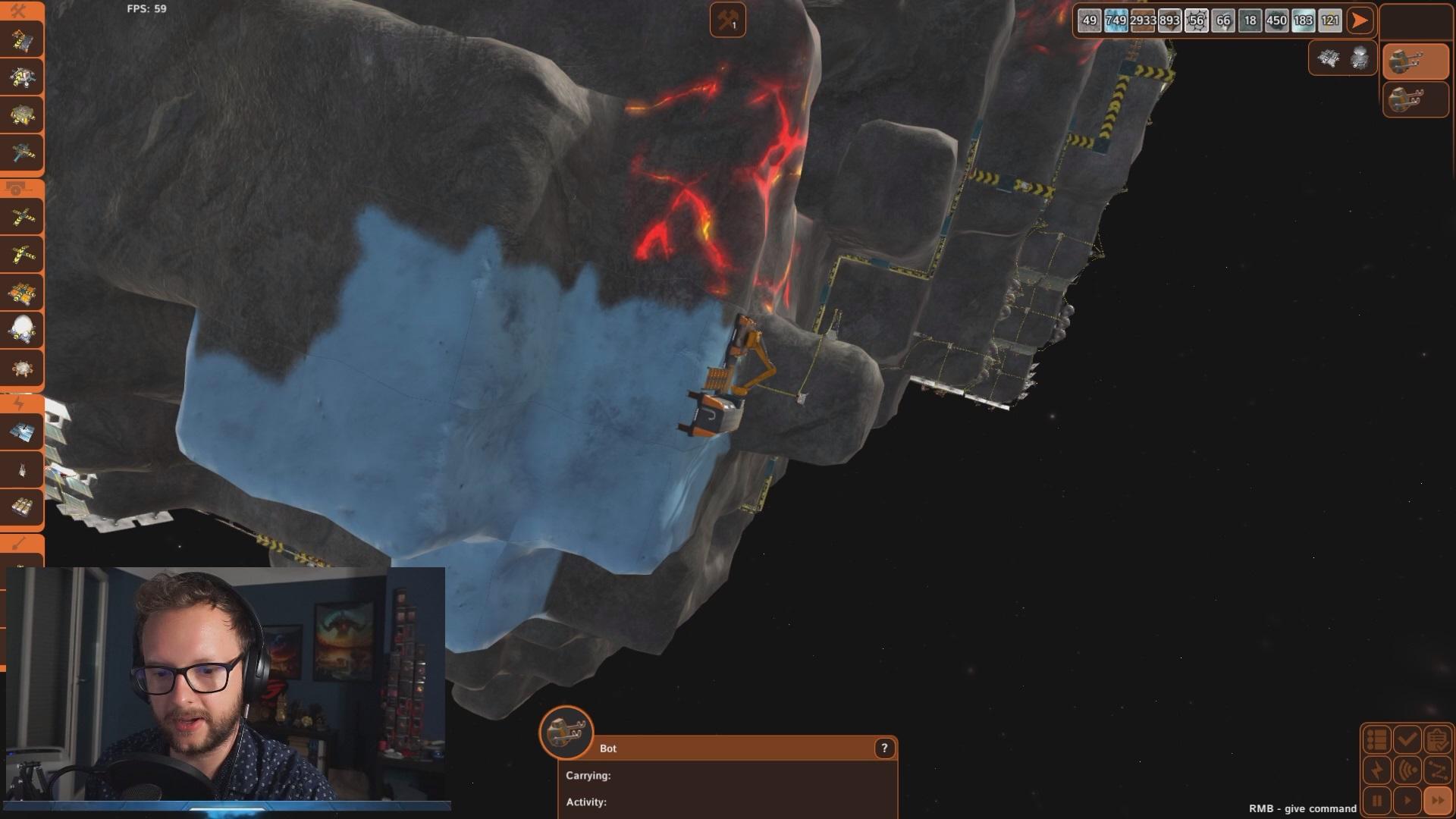The image size is (1456, 819).
Task: Select the portrait icon of the Bot
Action: coord(566,733)
